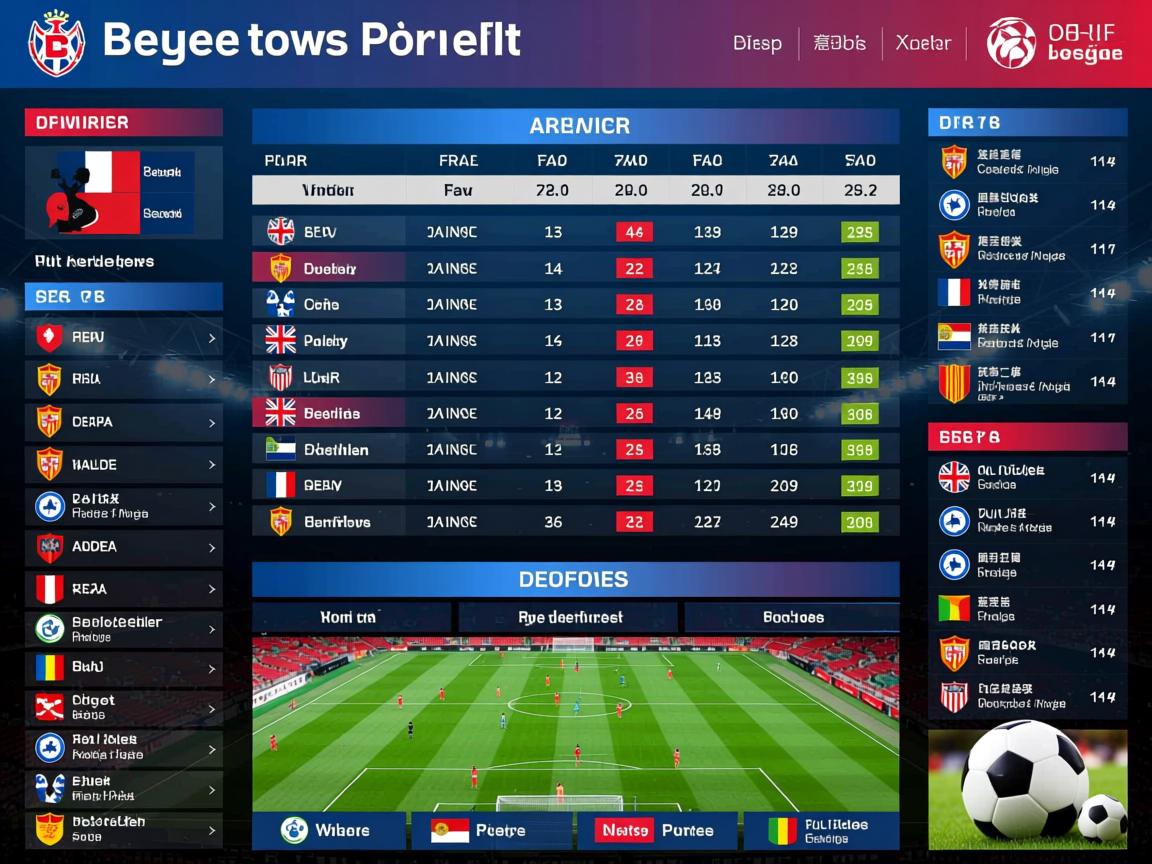Open the HAUDE team entry
Screen dimensions: 1152x864
pyautogui.click(x=124, y=465)
